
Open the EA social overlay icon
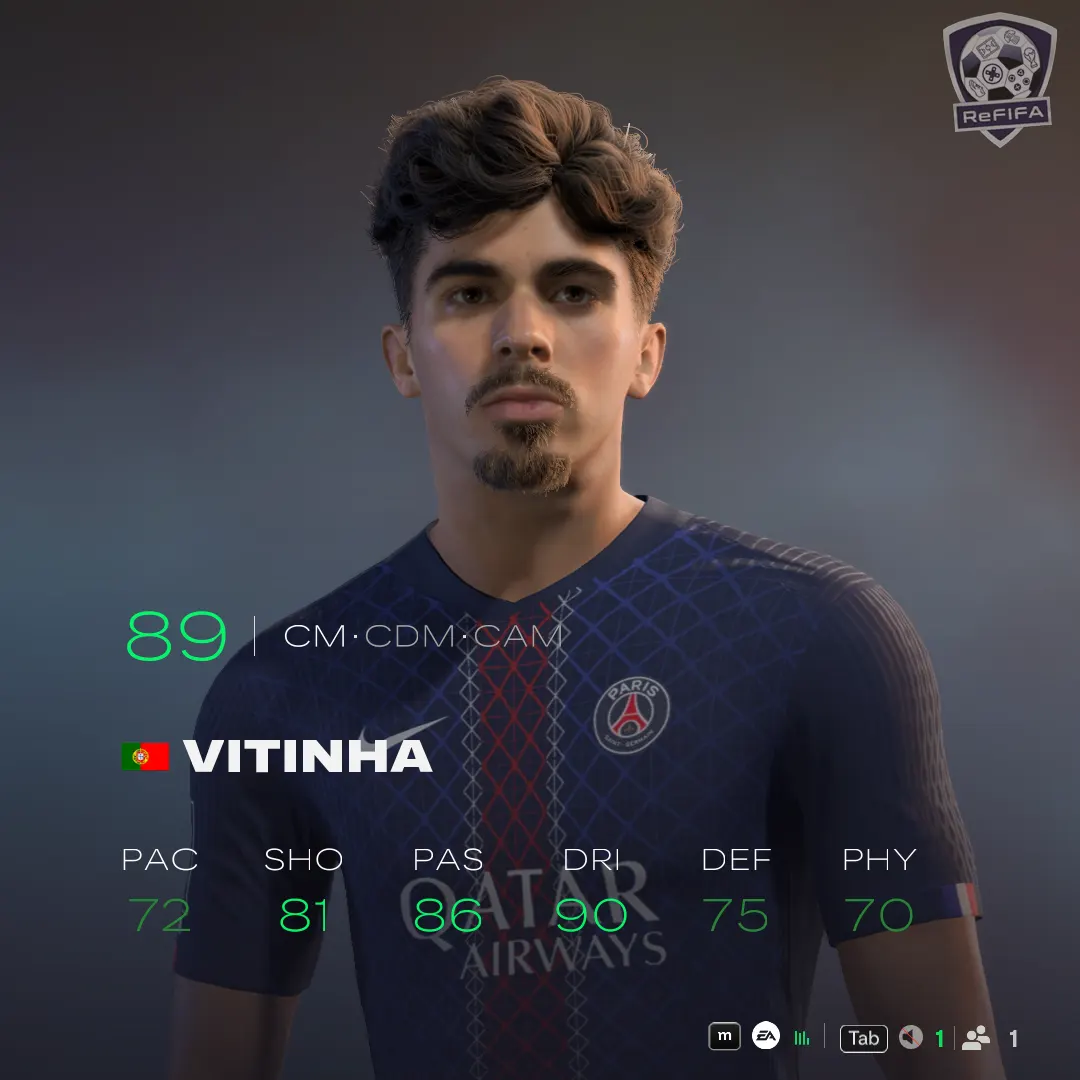(765, 1037)
